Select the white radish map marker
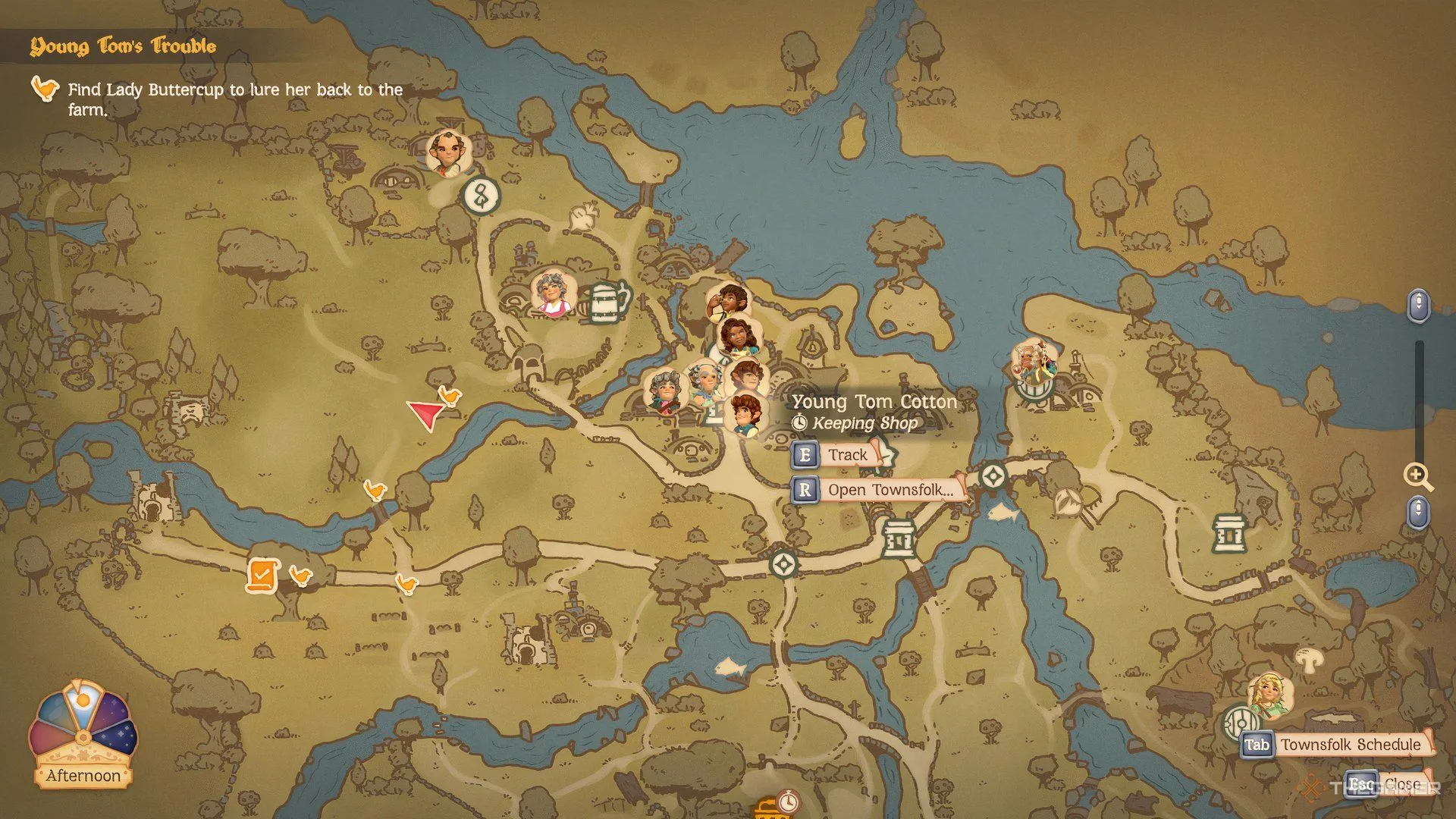 (x=585, y=218)
